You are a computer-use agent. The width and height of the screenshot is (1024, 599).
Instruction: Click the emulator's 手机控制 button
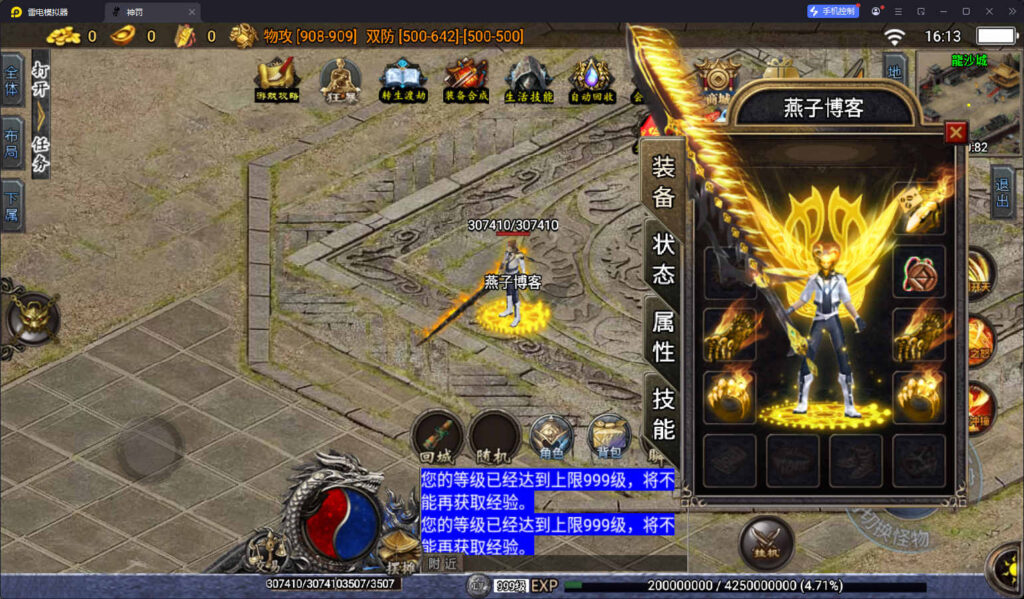833,11
